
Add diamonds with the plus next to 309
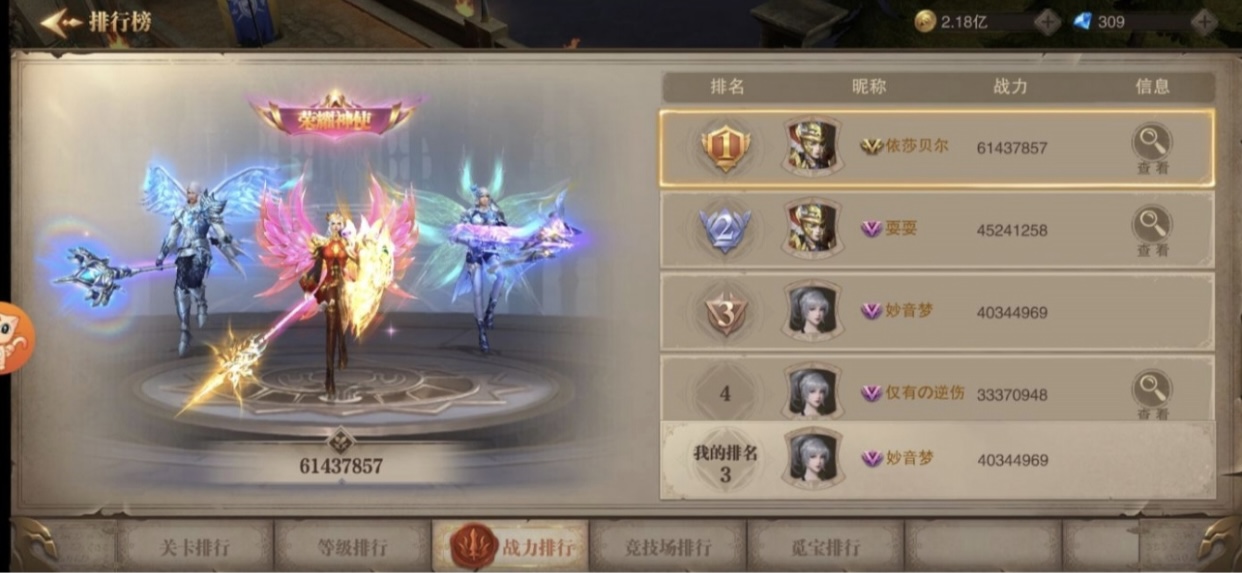(x=1203, y=21)
